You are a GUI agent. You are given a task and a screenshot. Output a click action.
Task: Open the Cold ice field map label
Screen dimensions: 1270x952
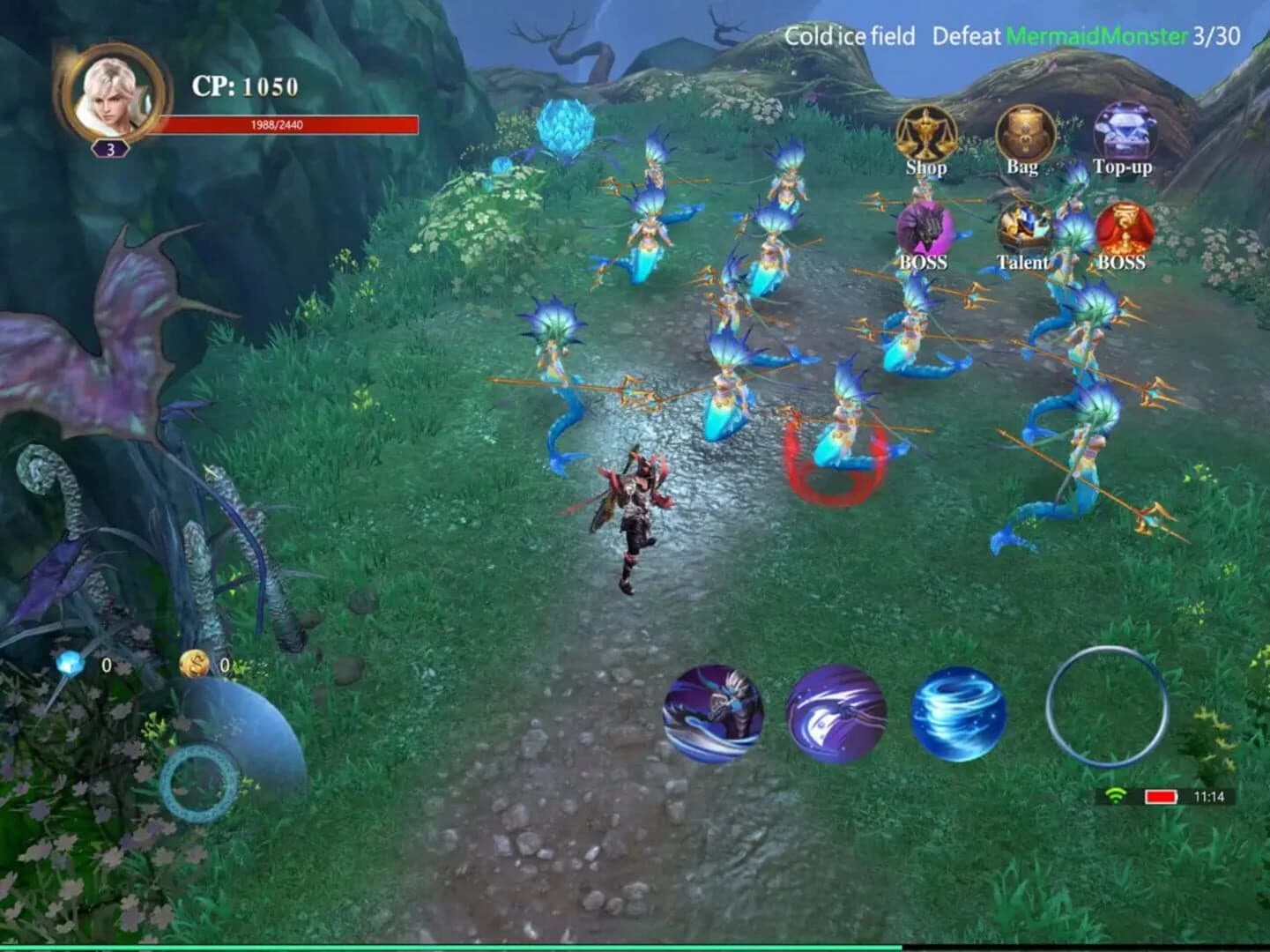click(x=849, y=36)
